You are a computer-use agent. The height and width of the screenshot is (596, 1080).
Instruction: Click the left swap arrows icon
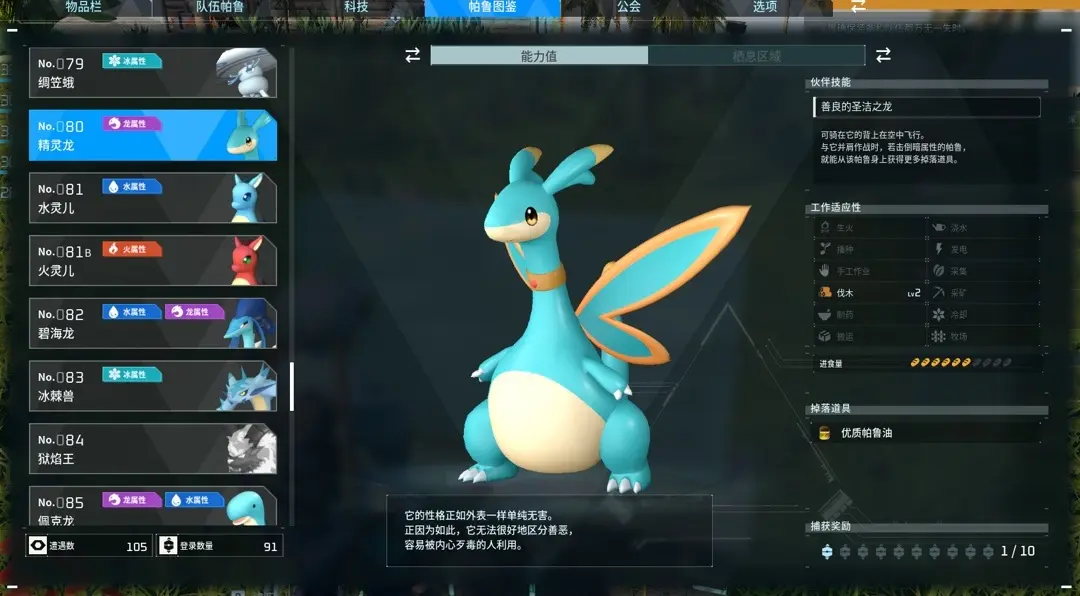412,56
